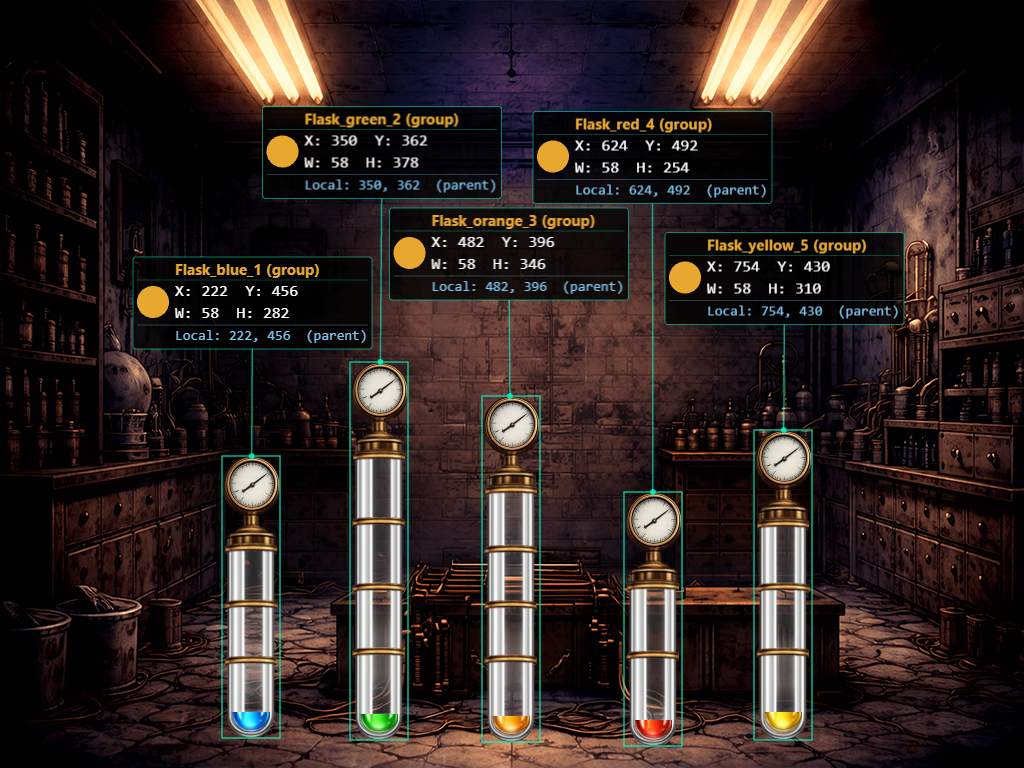Viewport: 1024px width, 768px height.
Task: Click the Flask_green_2 info label
Action: [381, 152]
